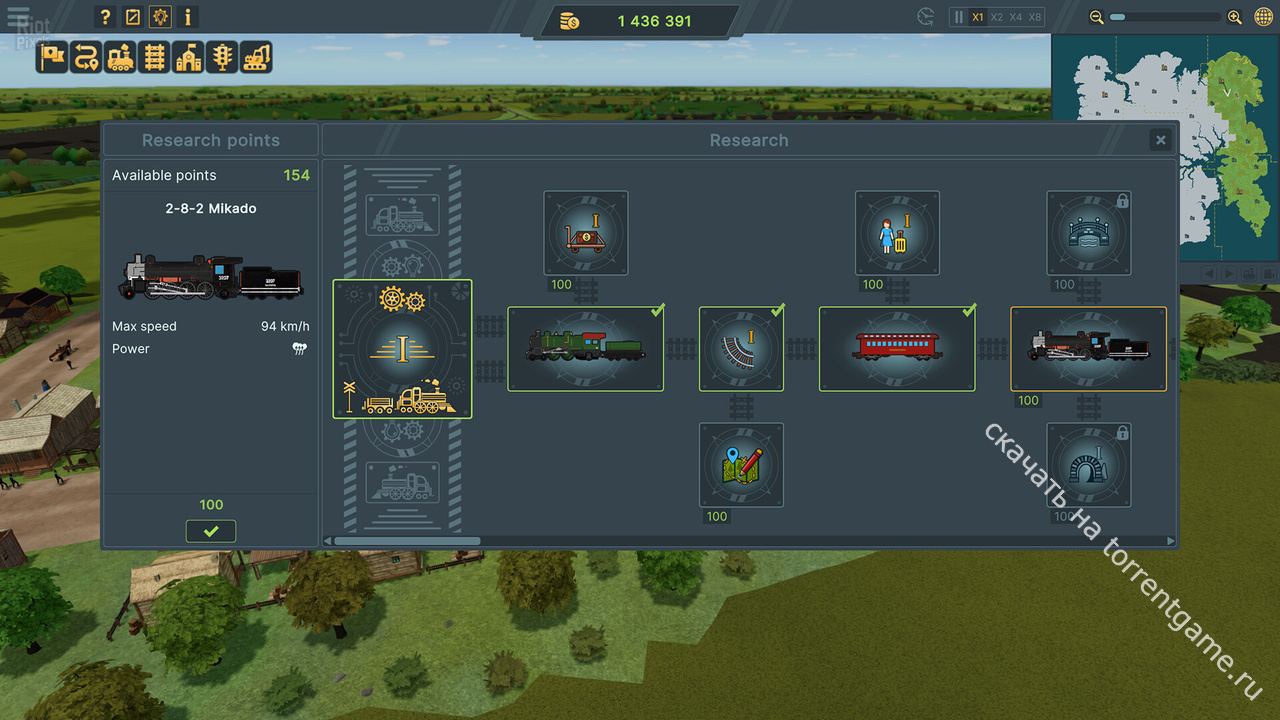
Task: Select the luggage cart research node
Action: pos(586,233)
